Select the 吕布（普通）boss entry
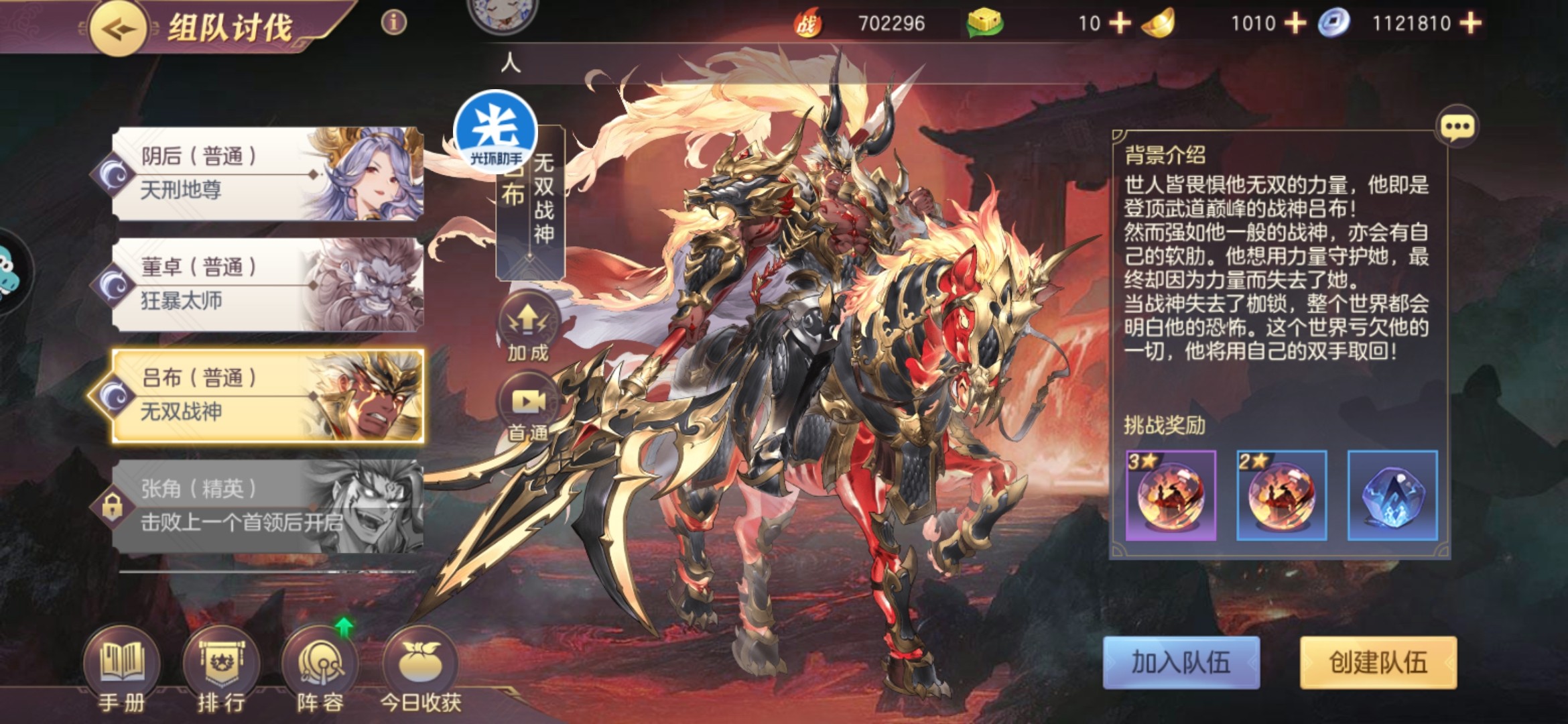 pyautogui.click(x=268, y=396)
